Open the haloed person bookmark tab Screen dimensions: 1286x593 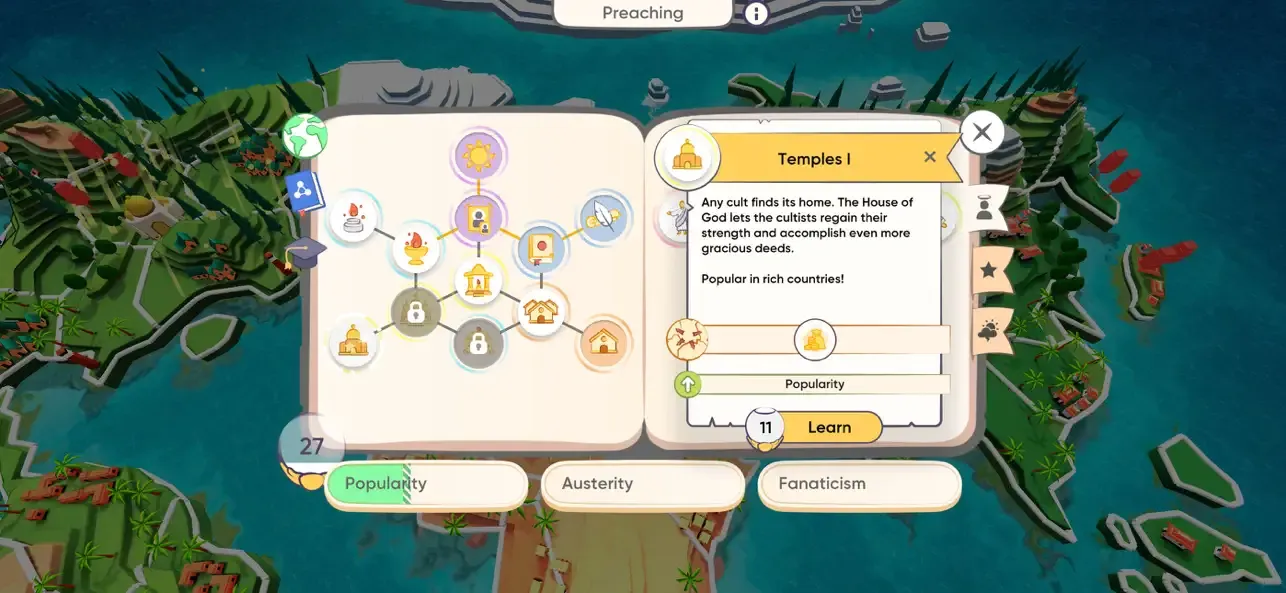coord(986,207)
